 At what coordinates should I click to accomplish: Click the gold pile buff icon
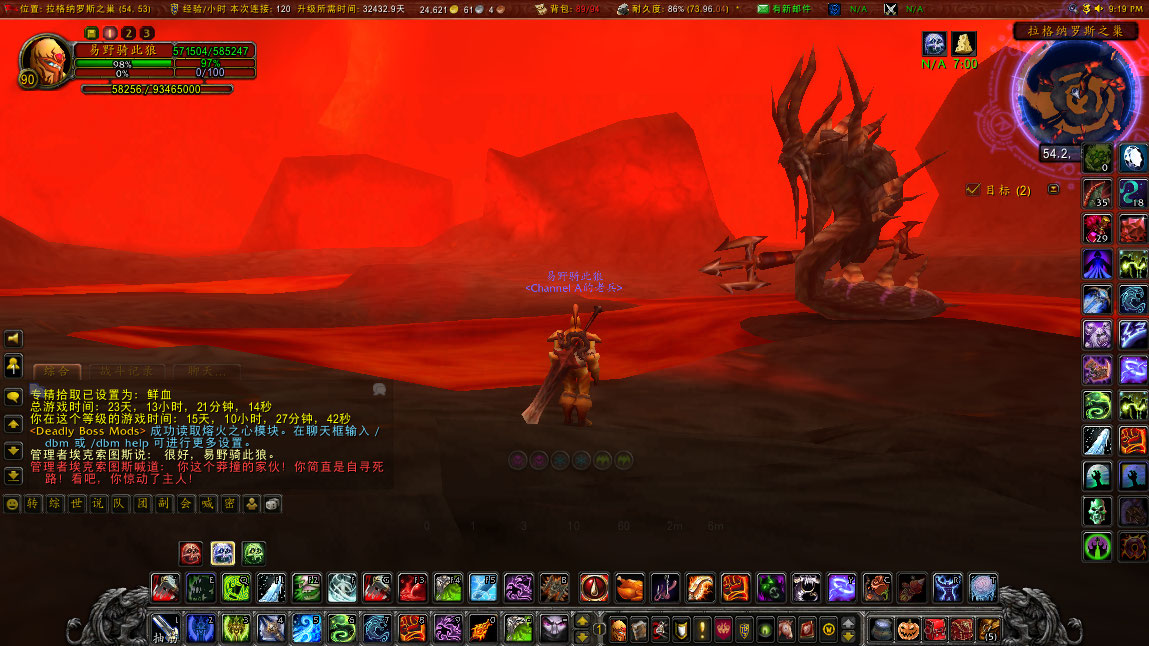pyautogui.click(x=964, y=43)
